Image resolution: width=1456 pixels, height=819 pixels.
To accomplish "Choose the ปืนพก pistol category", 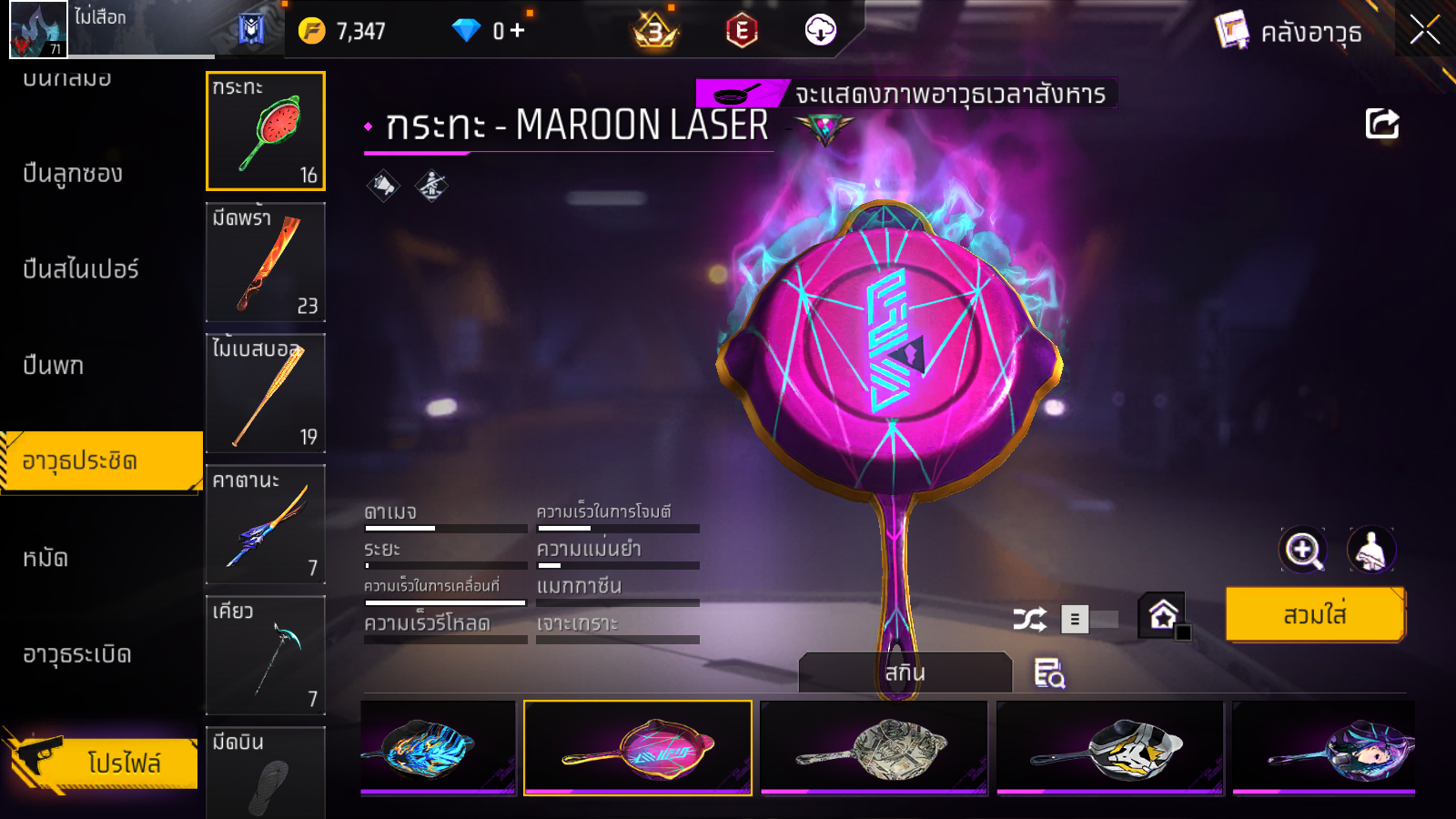I will (54, 365).
